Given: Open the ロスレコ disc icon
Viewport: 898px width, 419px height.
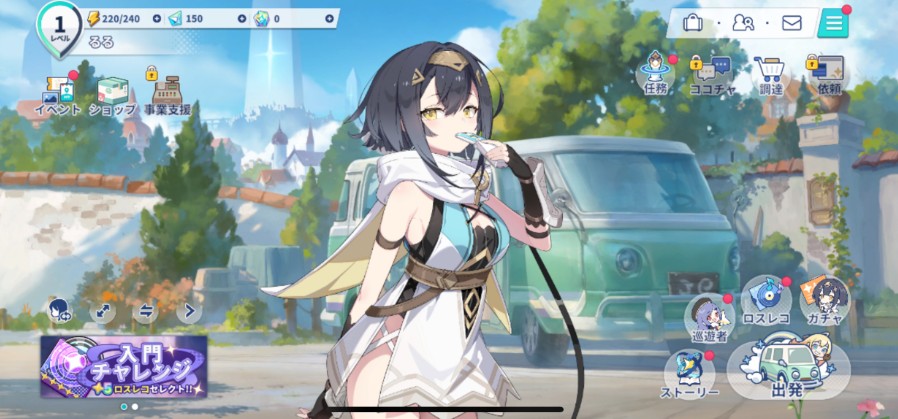Looking at the screenshot, I should click(768, 299).
